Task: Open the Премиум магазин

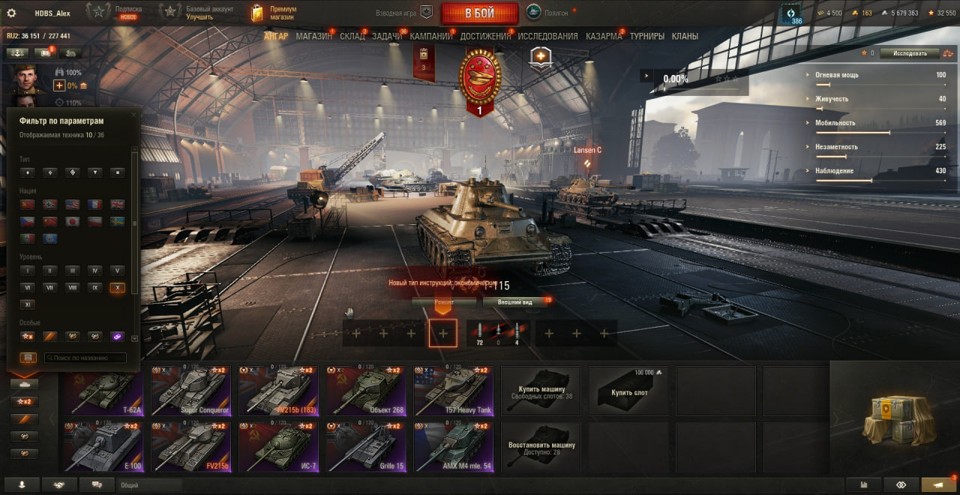Action: click(274, 13)
